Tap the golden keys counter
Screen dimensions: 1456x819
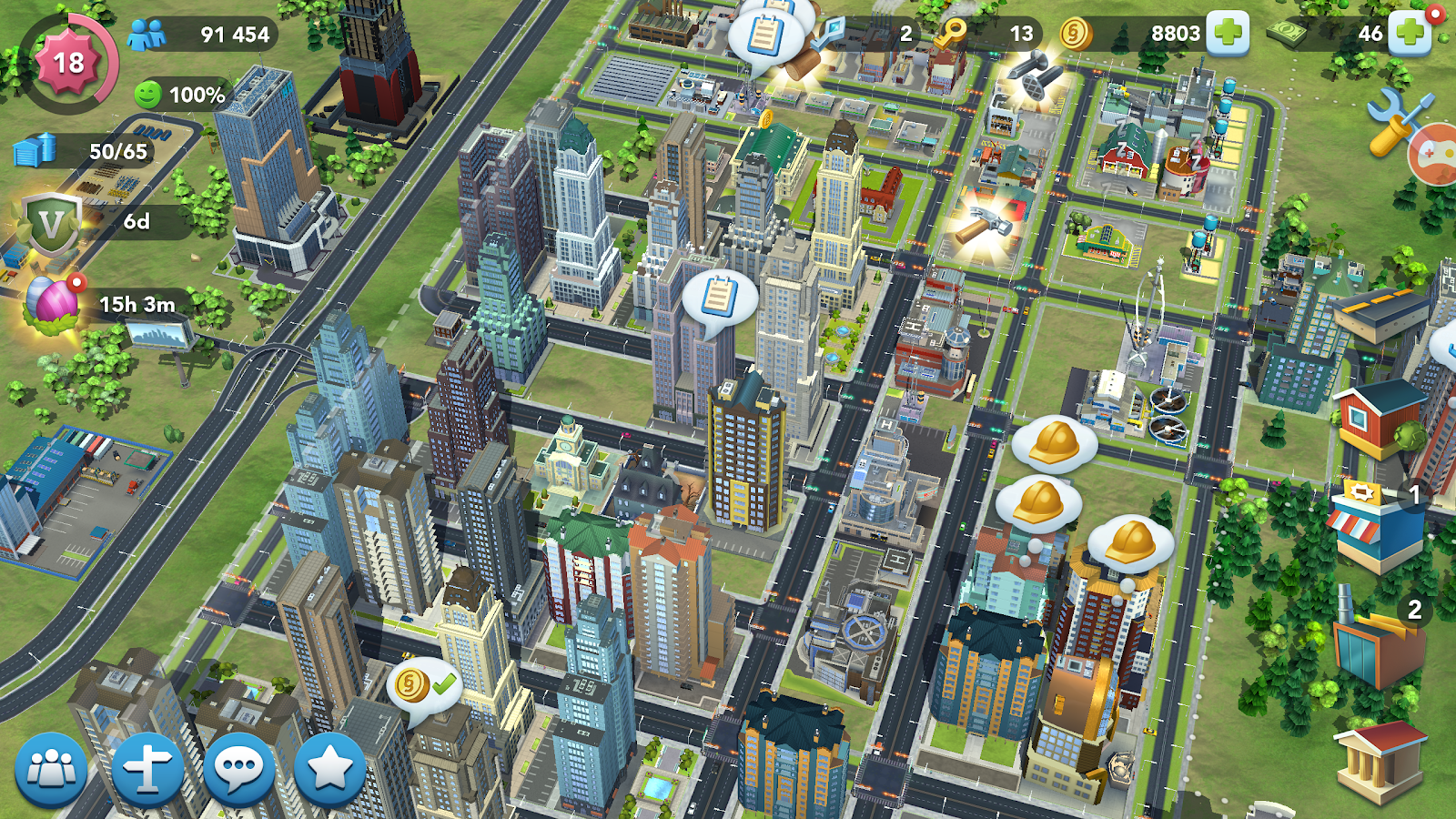coord(951,34)
